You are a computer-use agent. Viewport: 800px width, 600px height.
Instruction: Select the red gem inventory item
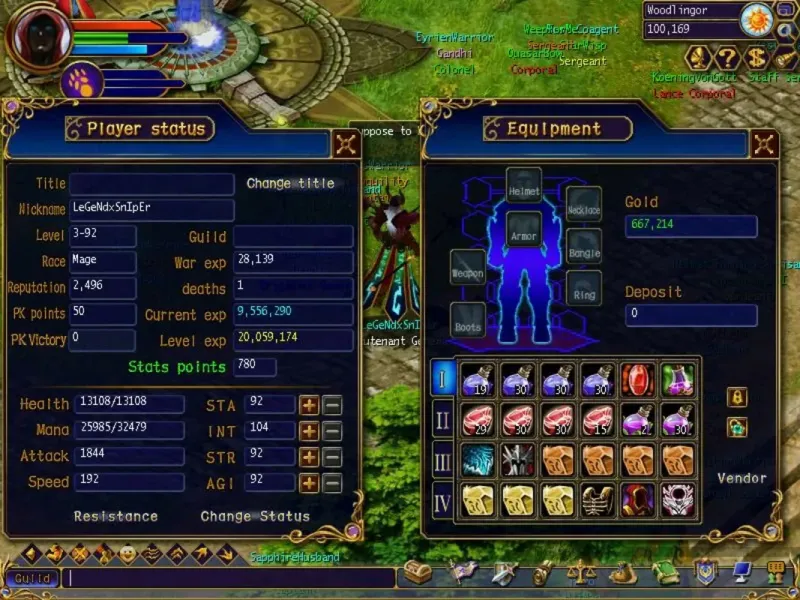tap(637, 379)
